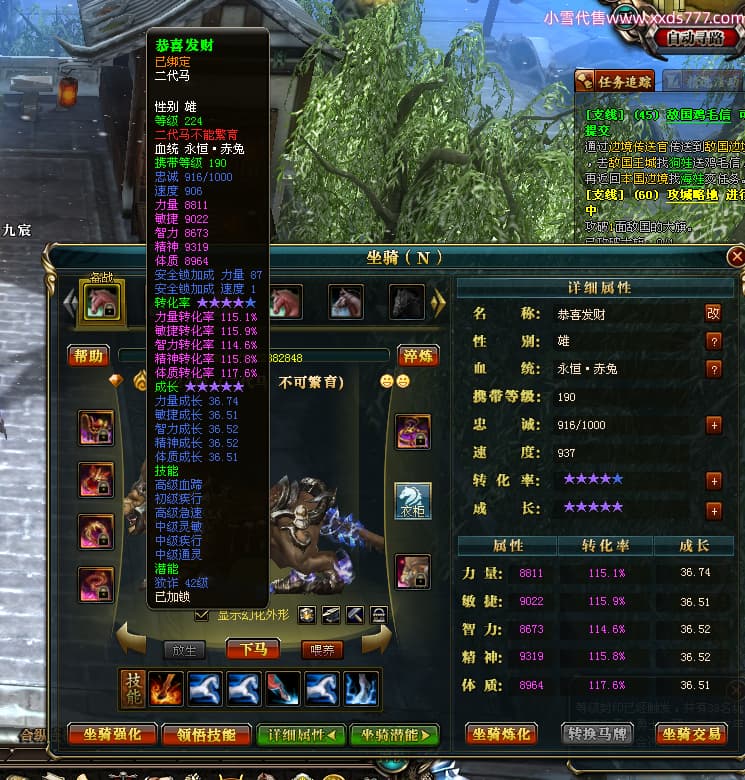Open 领悟技能 to learn skills

(206, 735)
